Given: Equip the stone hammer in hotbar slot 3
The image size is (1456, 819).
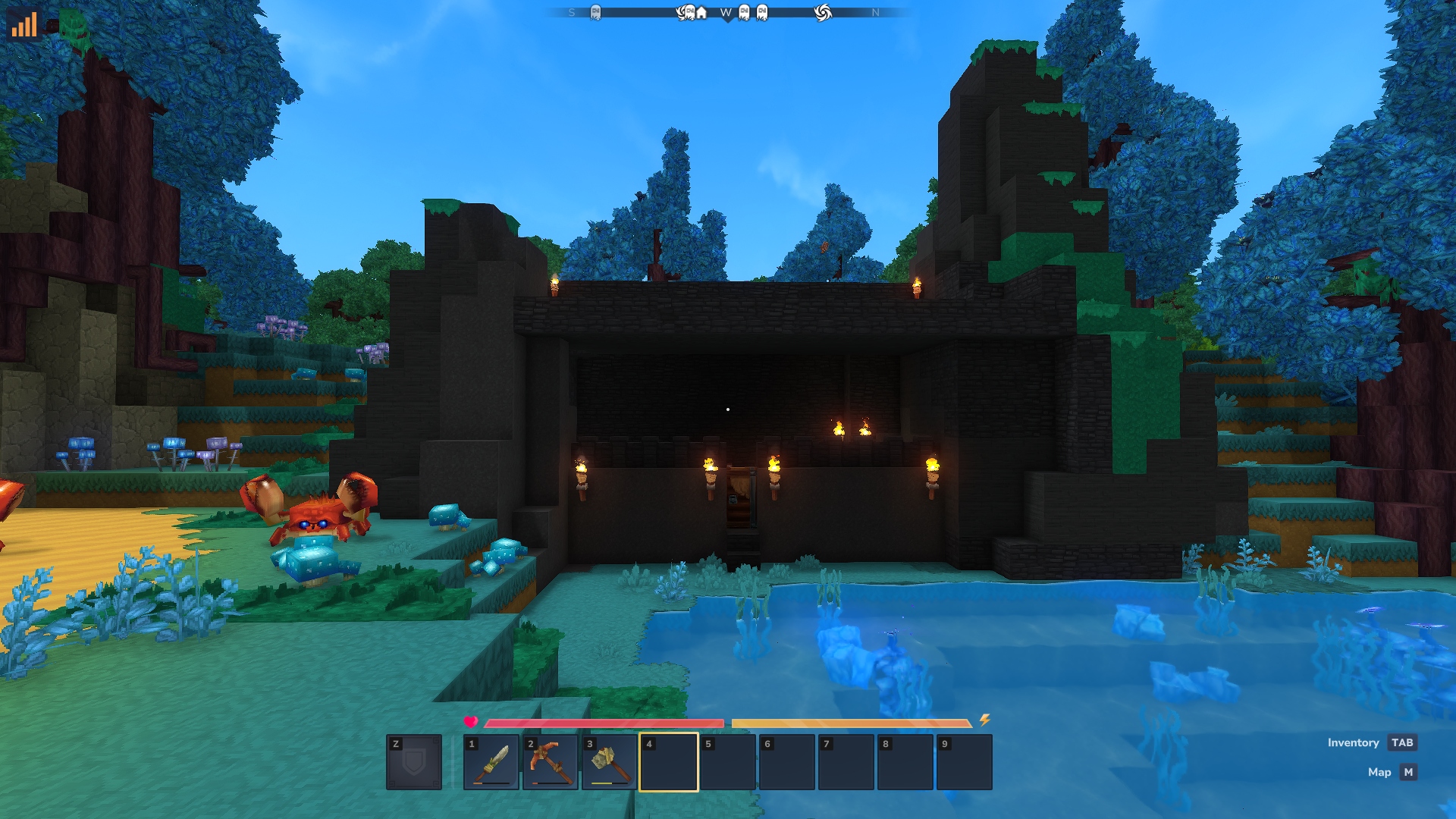Looking at the screenshot, I should tap(610, 762).
